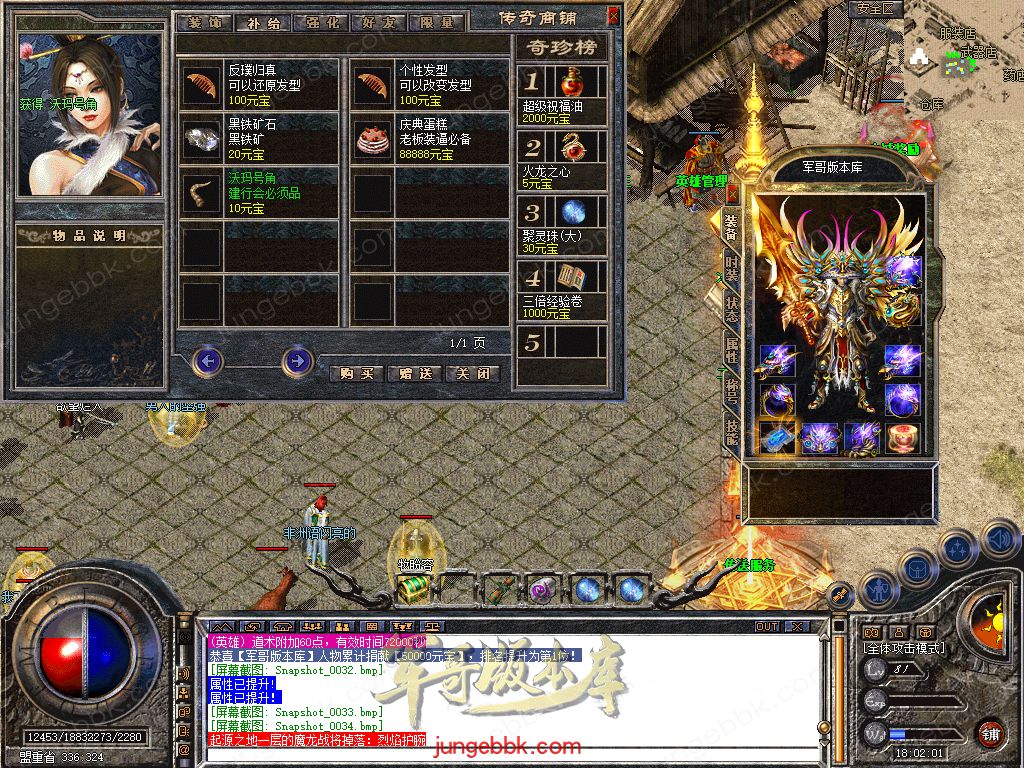1024x768 pixels.
Task: Switch to the 时装 character tab
Action: [x=732, y=268]
